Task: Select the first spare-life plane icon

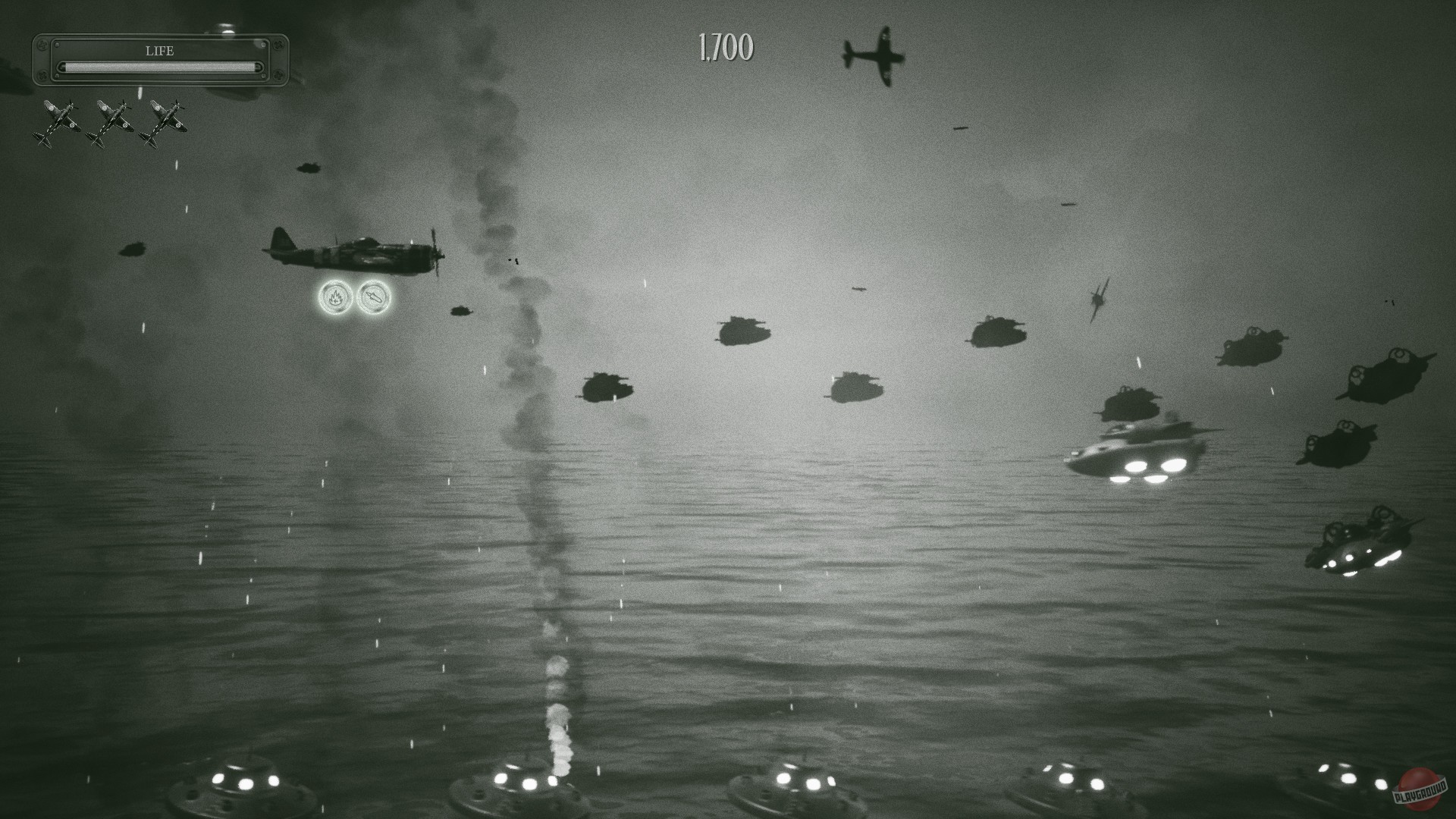Action: coord(58,121)
